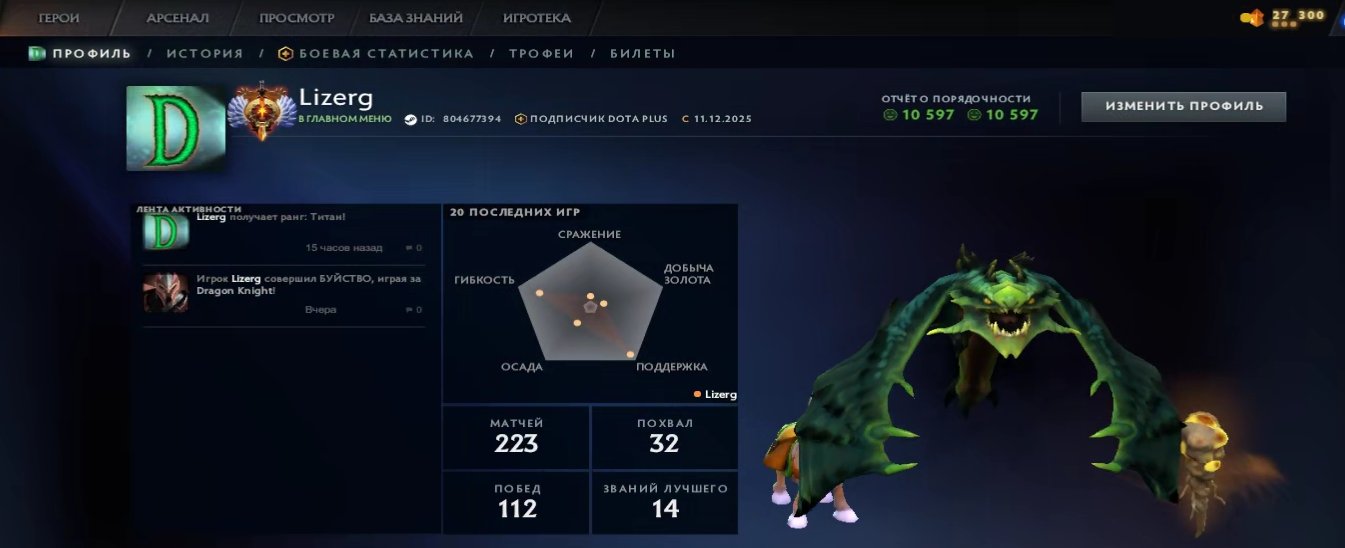The width and height of the screenshot is (1345, 548).
Task: Open the База знаний menu
Action: [415, 18]
